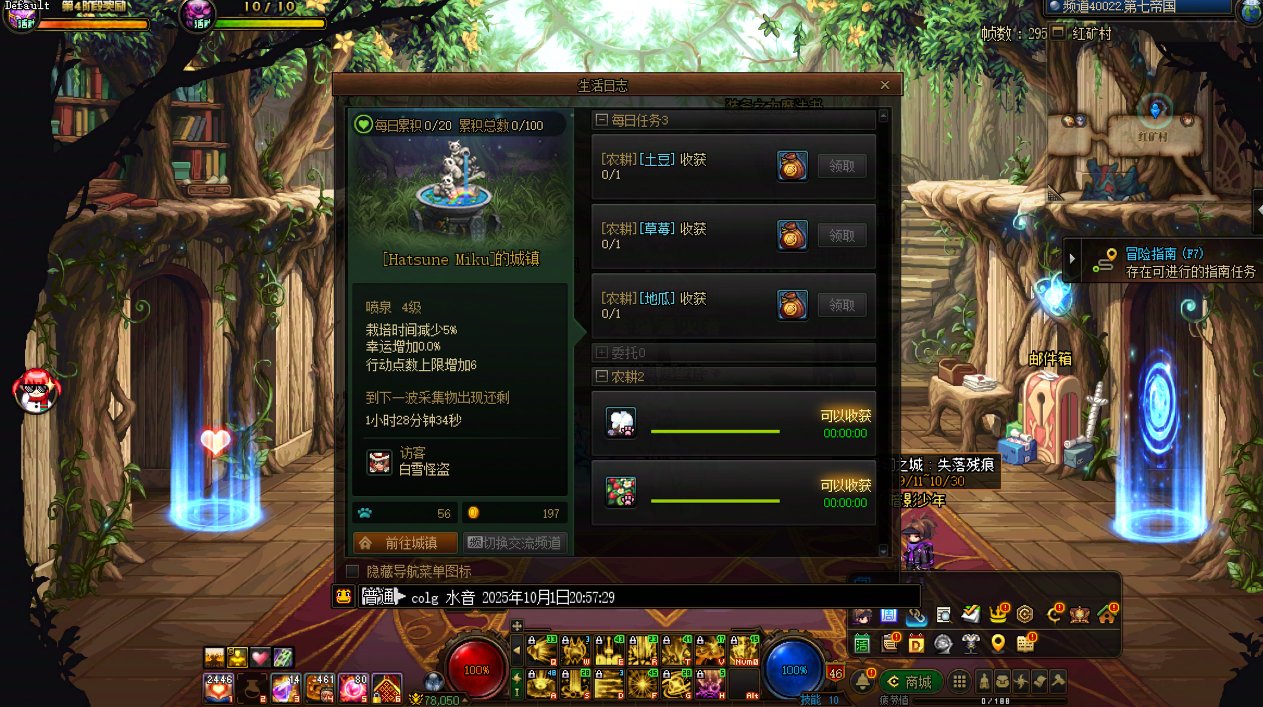
Task: Open the nine-dot grid menu
Action: pyautogui.click(x=959, y=681)
